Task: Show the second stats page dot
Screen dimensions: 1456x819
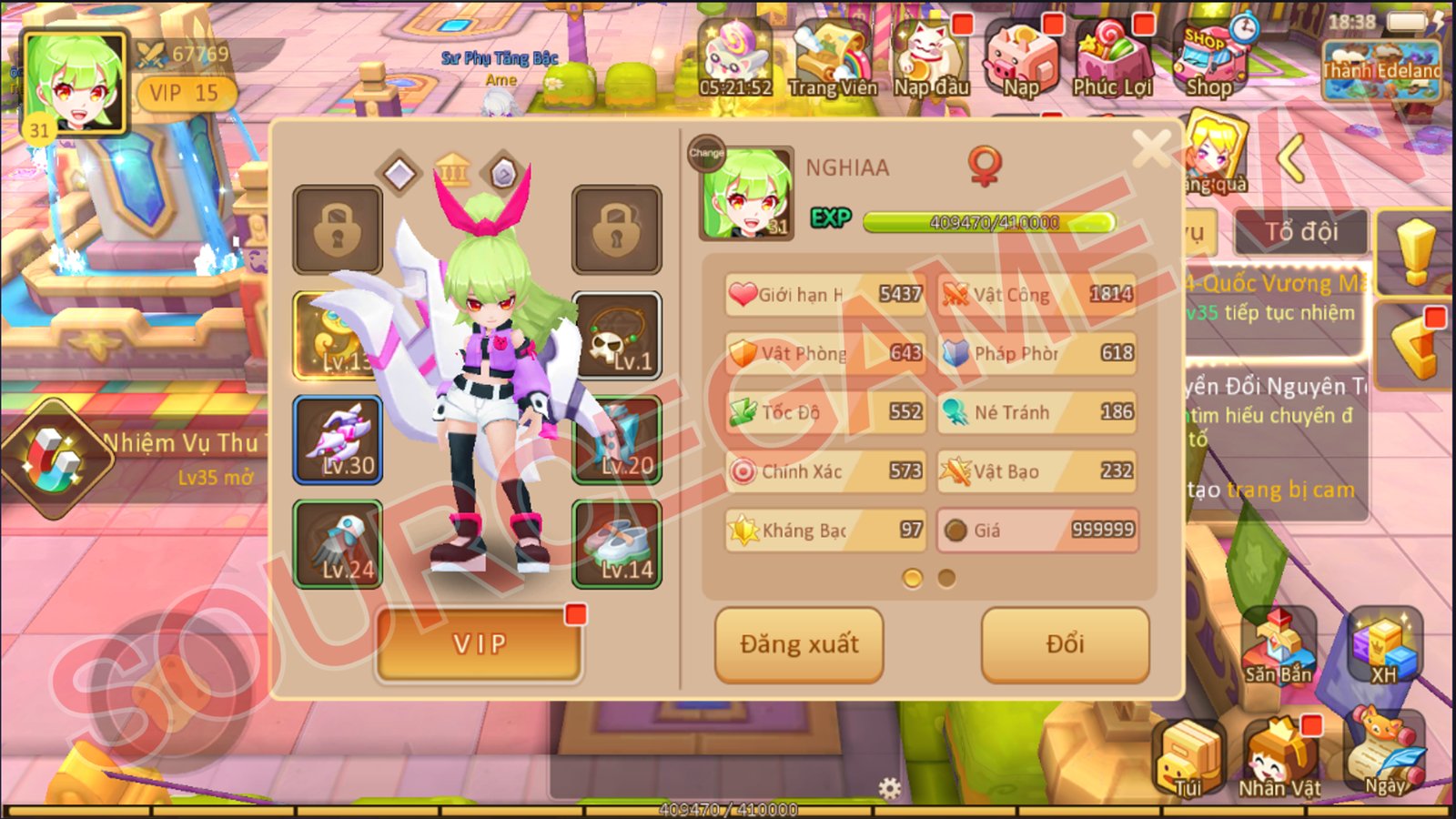Action: [x=946, y=578]
